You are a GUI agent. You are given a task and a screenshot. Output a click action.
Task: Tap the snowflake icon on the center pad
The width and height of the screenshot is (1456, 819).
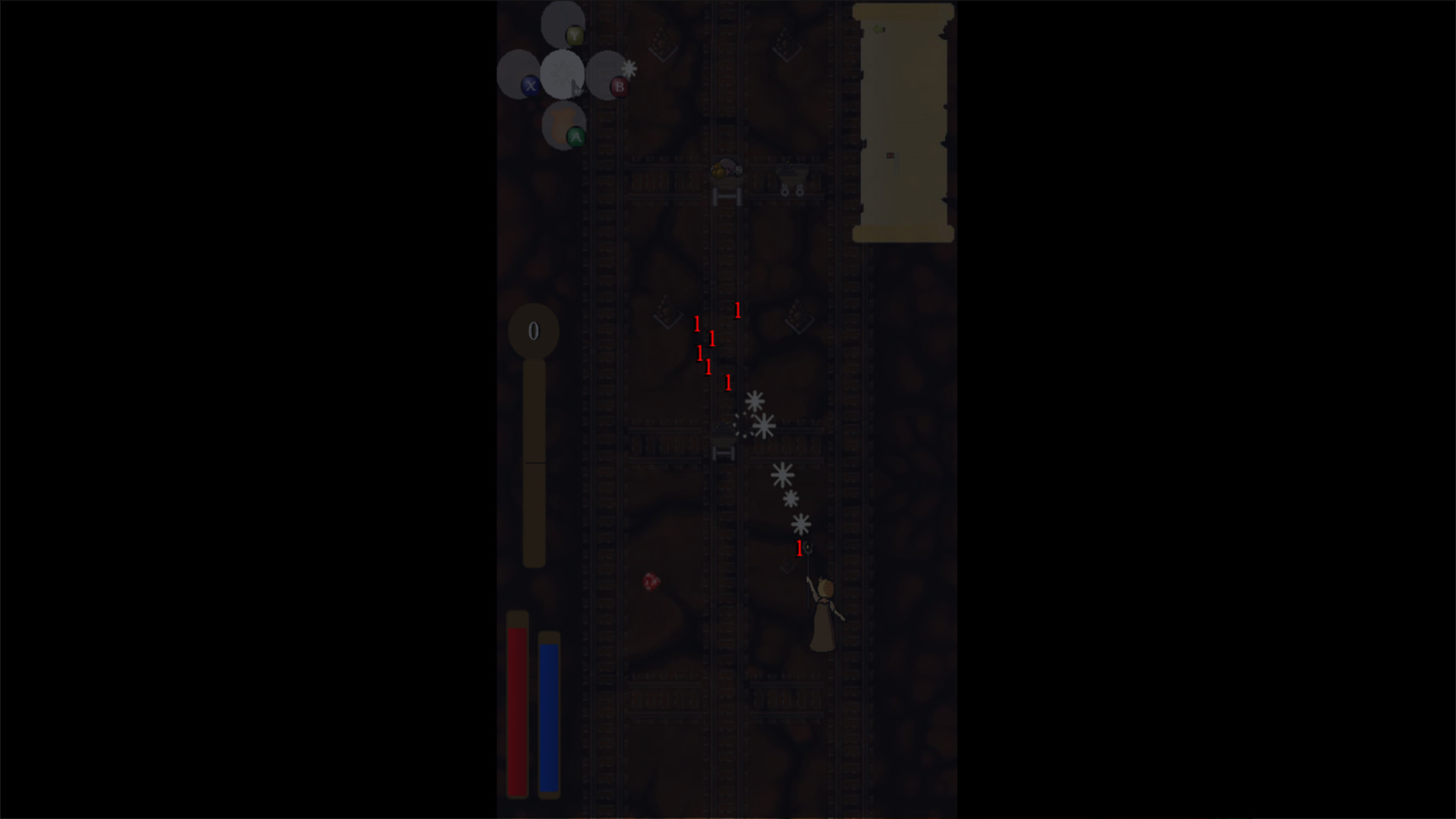click(563, 72)
